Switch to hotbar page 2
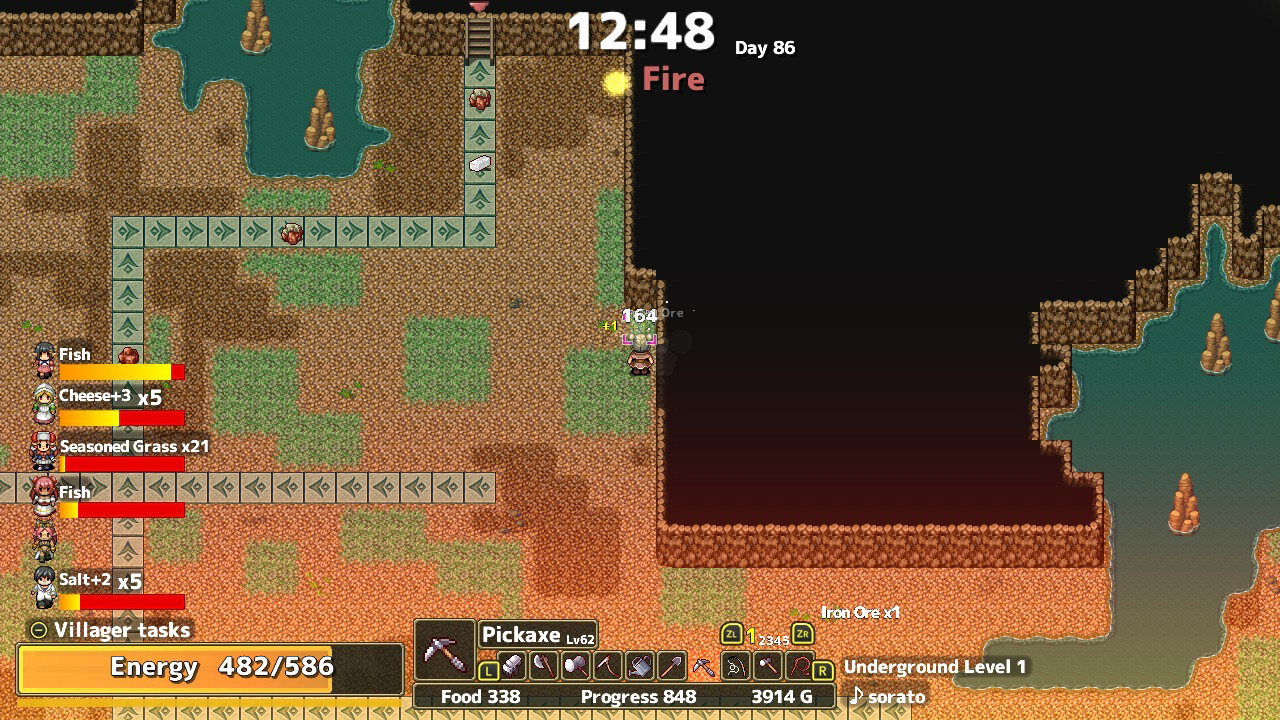The width and height of the screenshot is (1280, 720). tap(763, 639)
